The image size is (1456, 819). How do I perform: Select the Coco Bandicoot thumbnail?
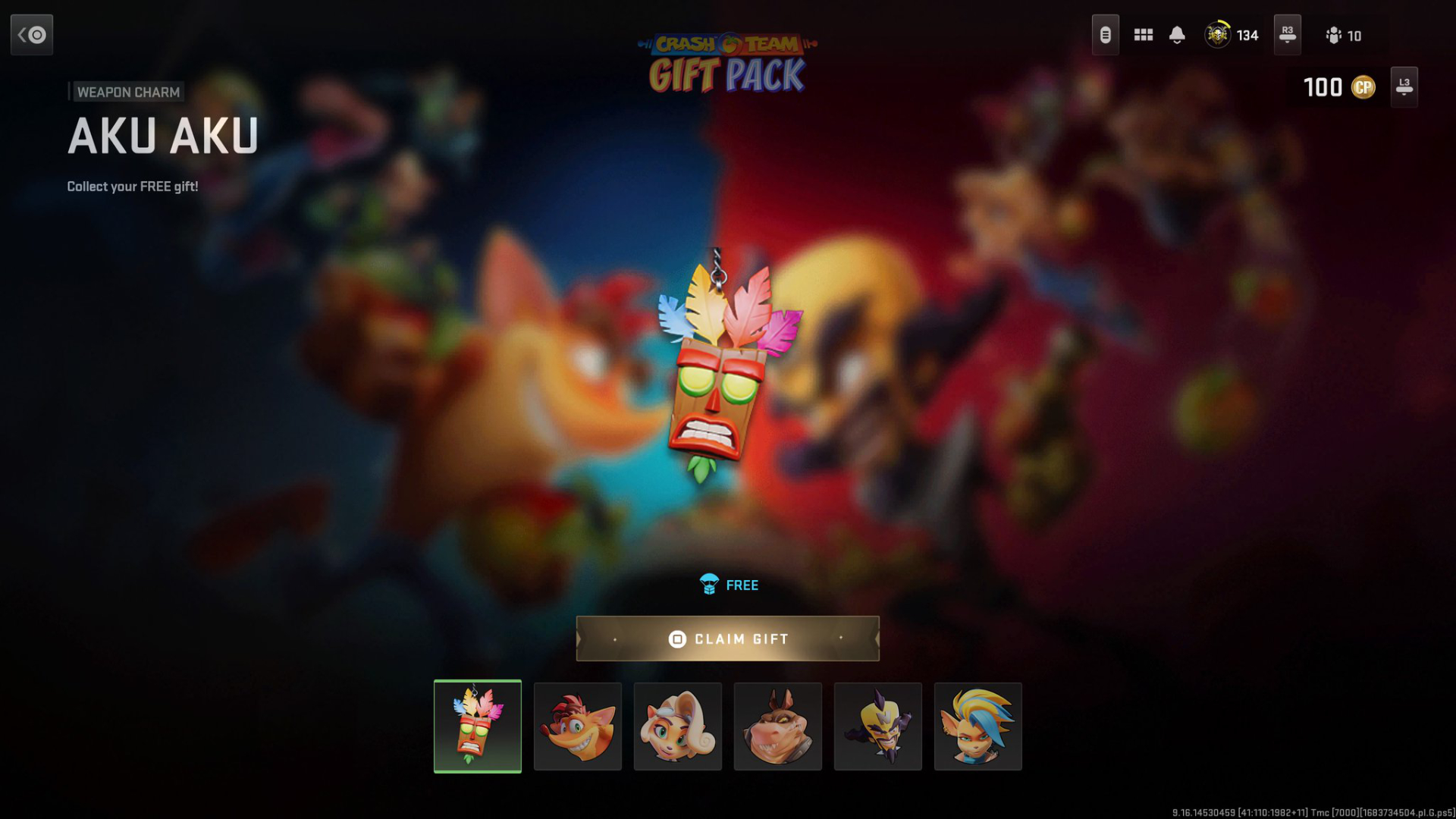[x=678, y=726]
